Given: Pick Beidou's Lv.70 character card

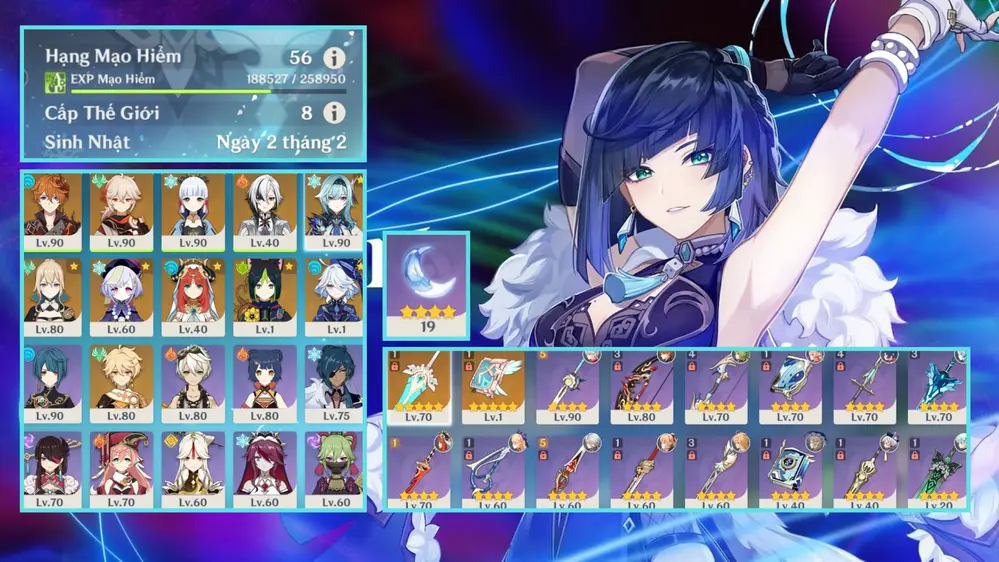Looking at the screenshot, I should click(51, 467).
